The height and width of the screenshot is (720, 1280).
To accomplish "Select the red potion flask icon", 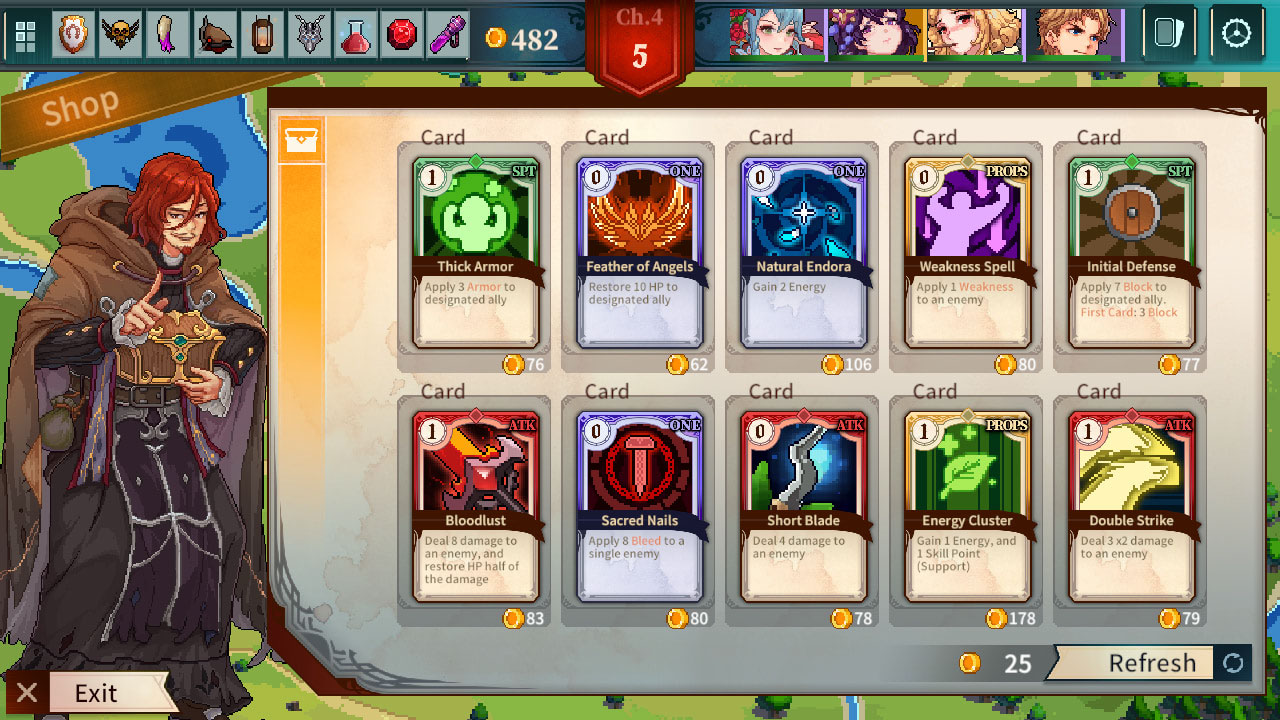I will (x=356, y=32).
